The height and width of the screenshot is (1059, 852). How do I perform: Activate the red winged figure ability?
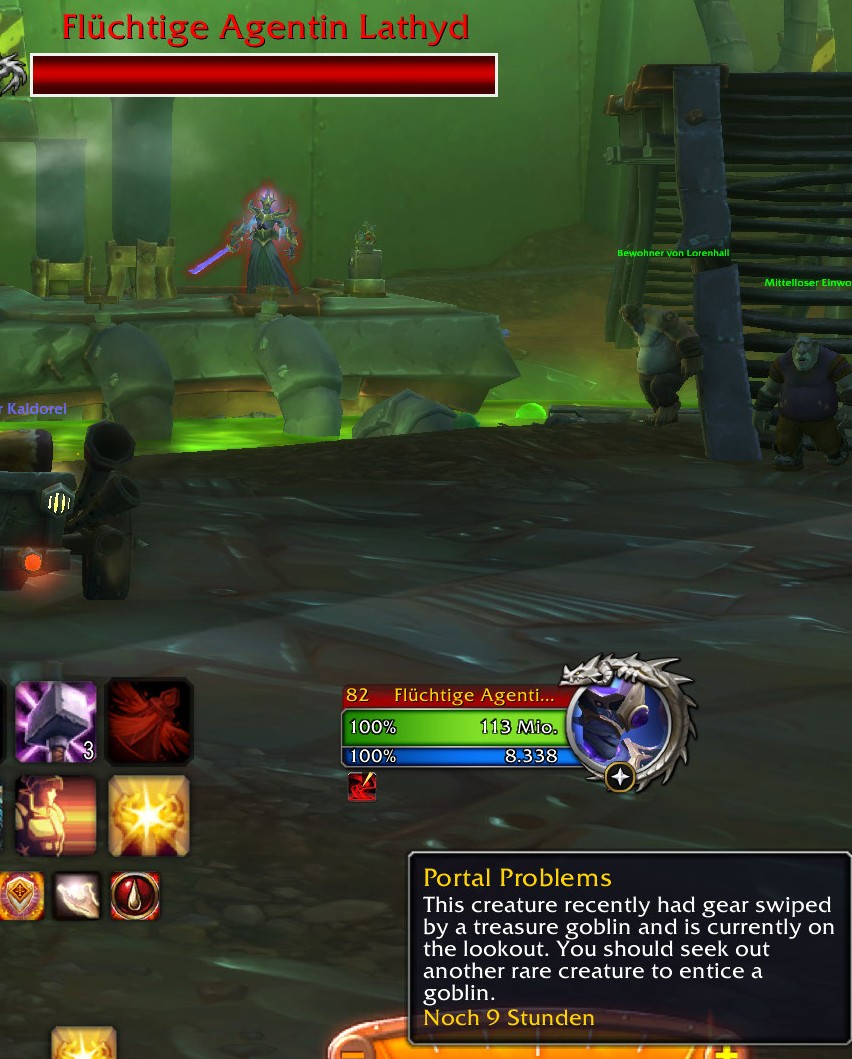point(149,721)
